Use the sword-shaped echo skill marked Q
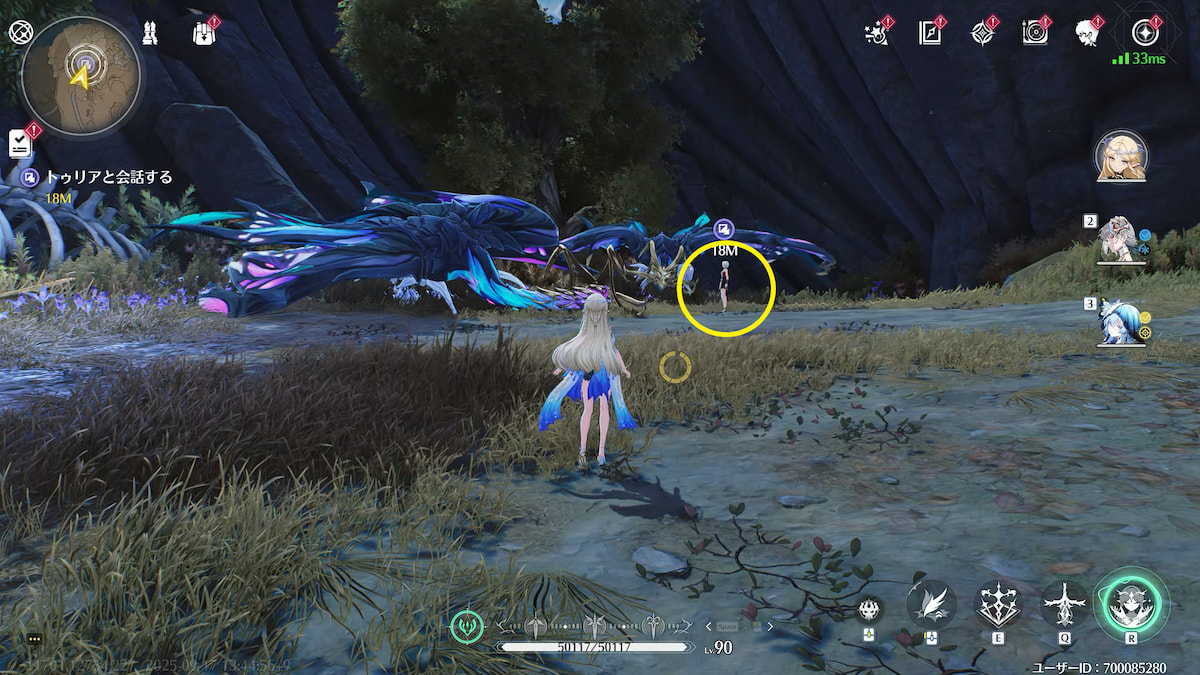This screenshot has height=675, width=1200. point(1065,605)
